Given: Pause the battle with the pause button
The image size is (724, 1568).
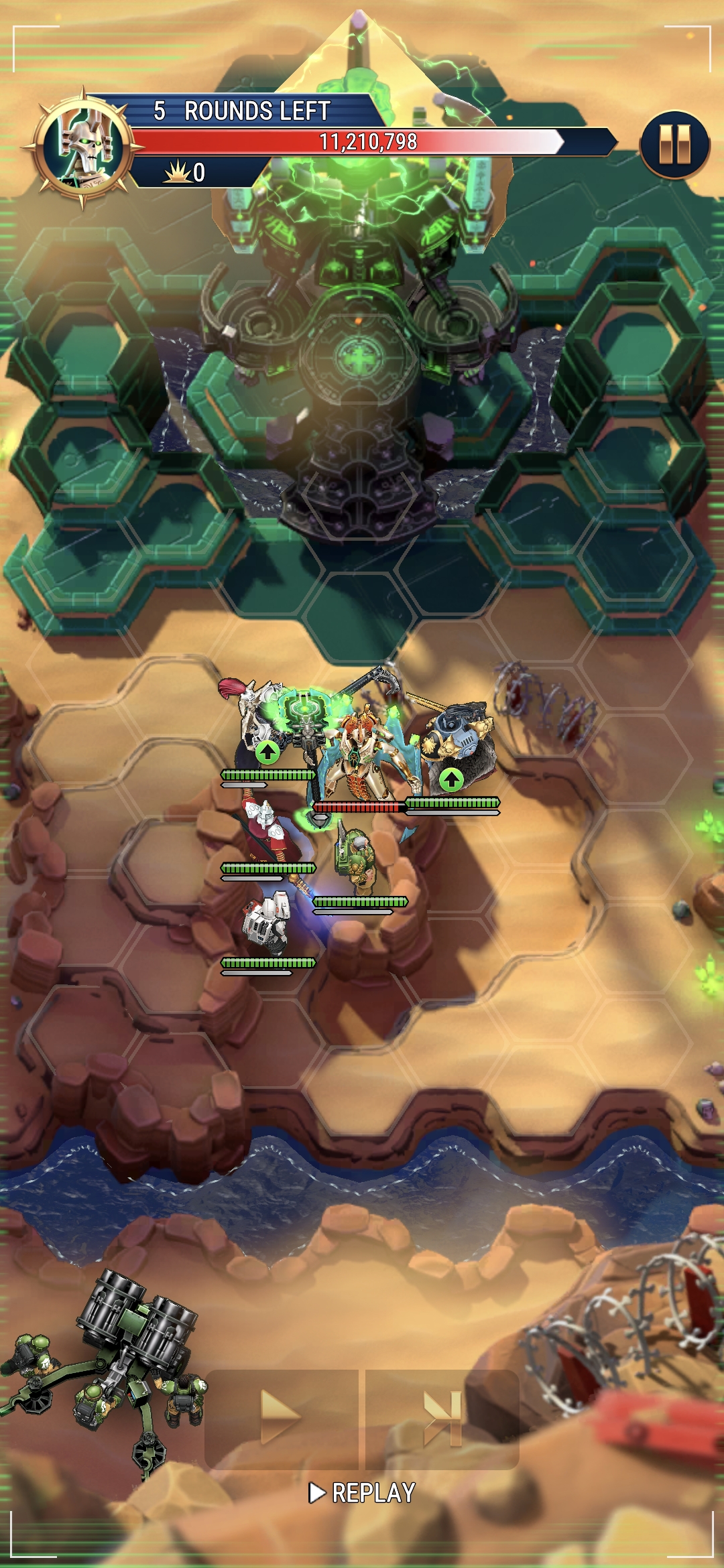Looking at the screenshot, I should coord(674,145).
